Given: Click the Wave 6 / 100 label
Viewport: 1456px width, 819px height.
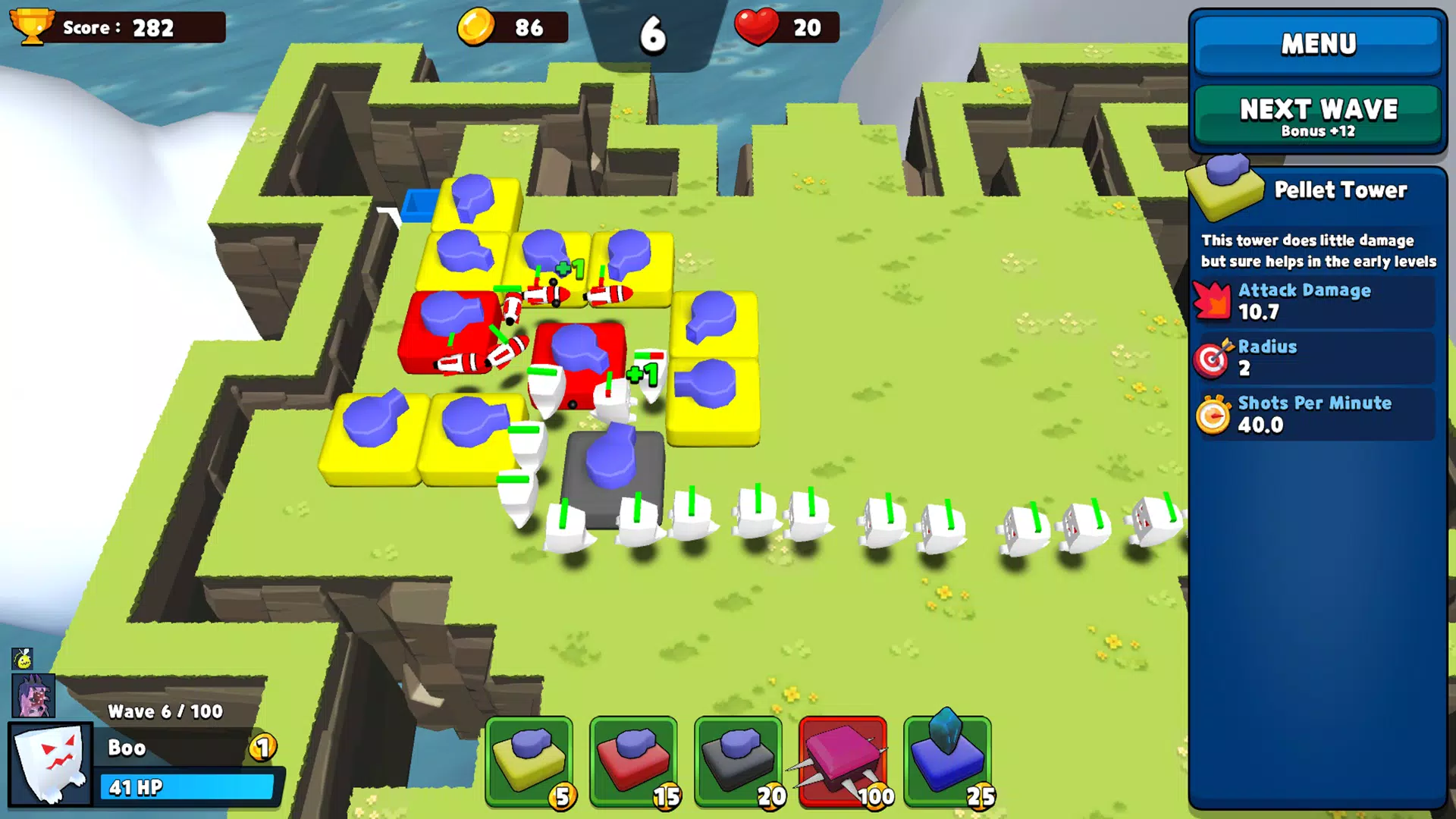Looking at the screenshot, I should [x=164, y=711].
